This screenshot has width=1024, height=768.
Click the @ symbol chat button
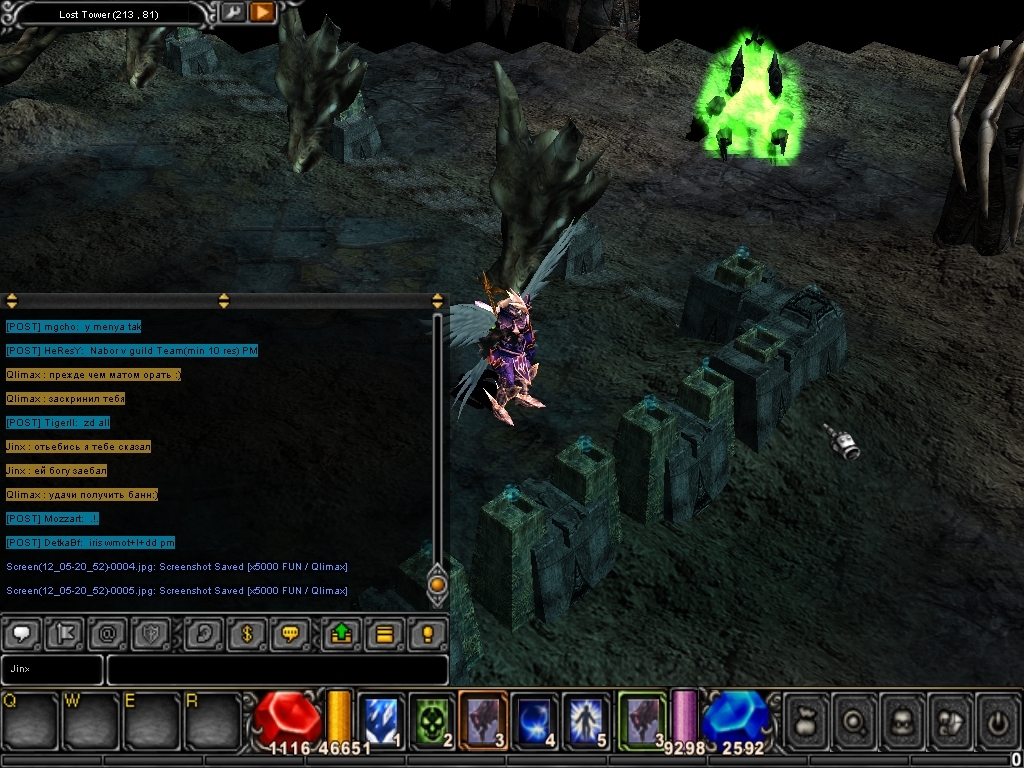[x=107, y=634]
